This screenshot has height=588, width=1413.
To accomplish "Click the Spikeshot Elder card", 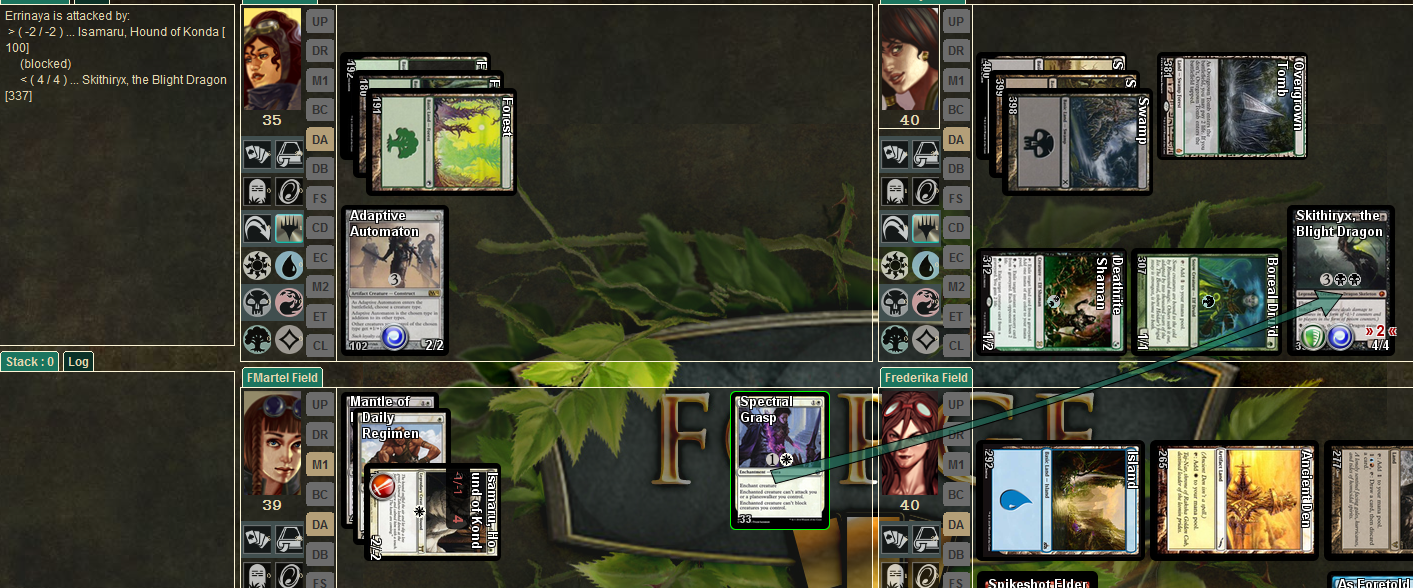I will pos(1036,581).
